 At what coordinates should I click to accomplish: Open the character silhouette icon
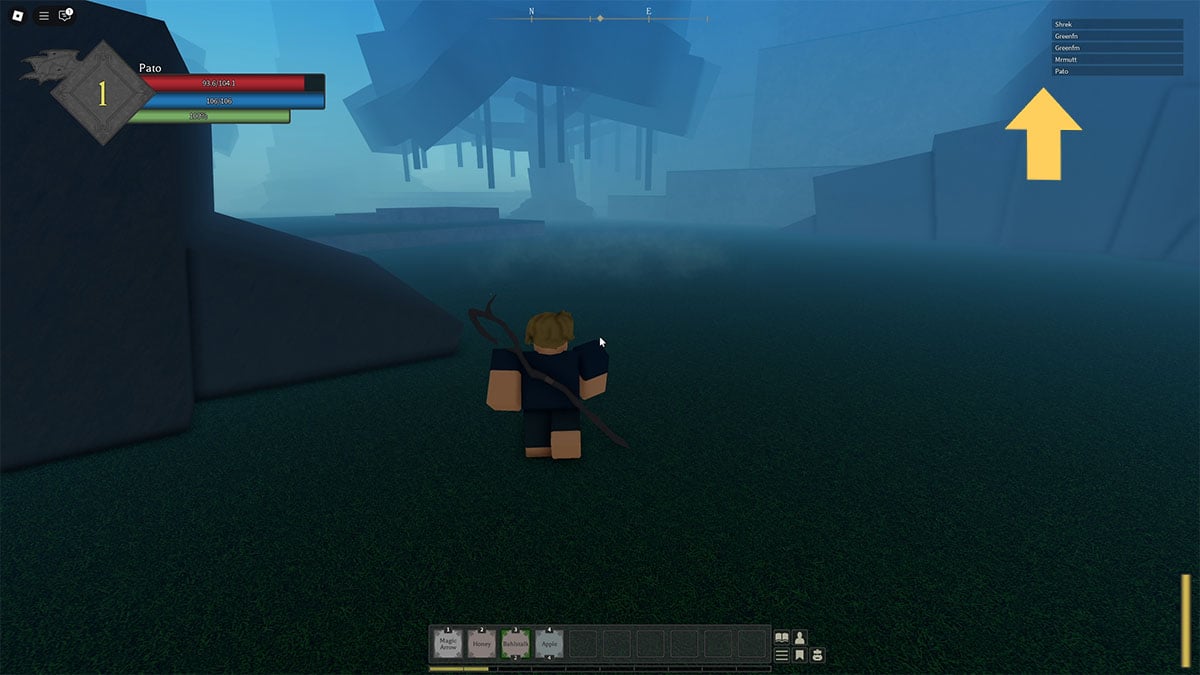(x=800, y=638)
